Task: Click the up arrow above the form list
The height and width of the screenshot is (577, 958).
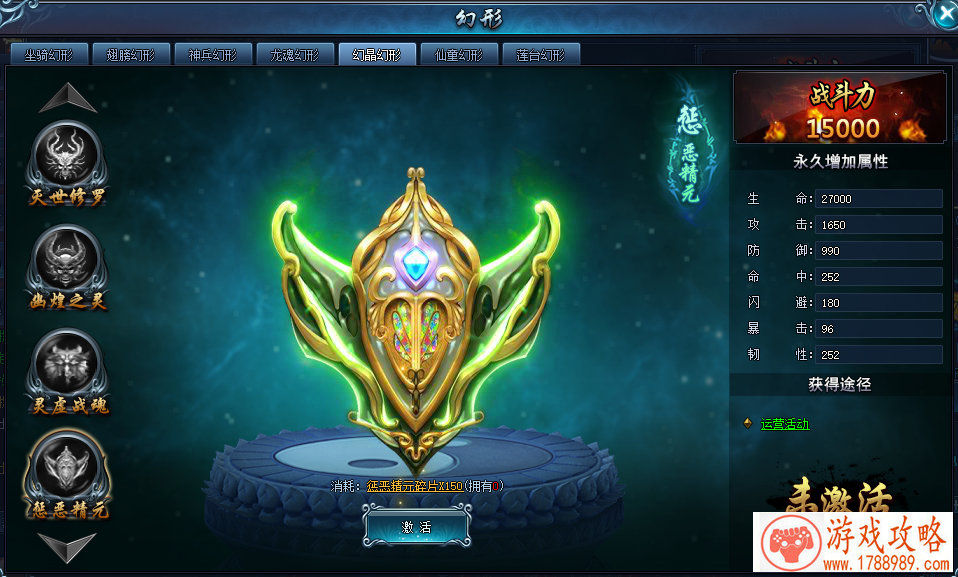Action: (68, 97)
